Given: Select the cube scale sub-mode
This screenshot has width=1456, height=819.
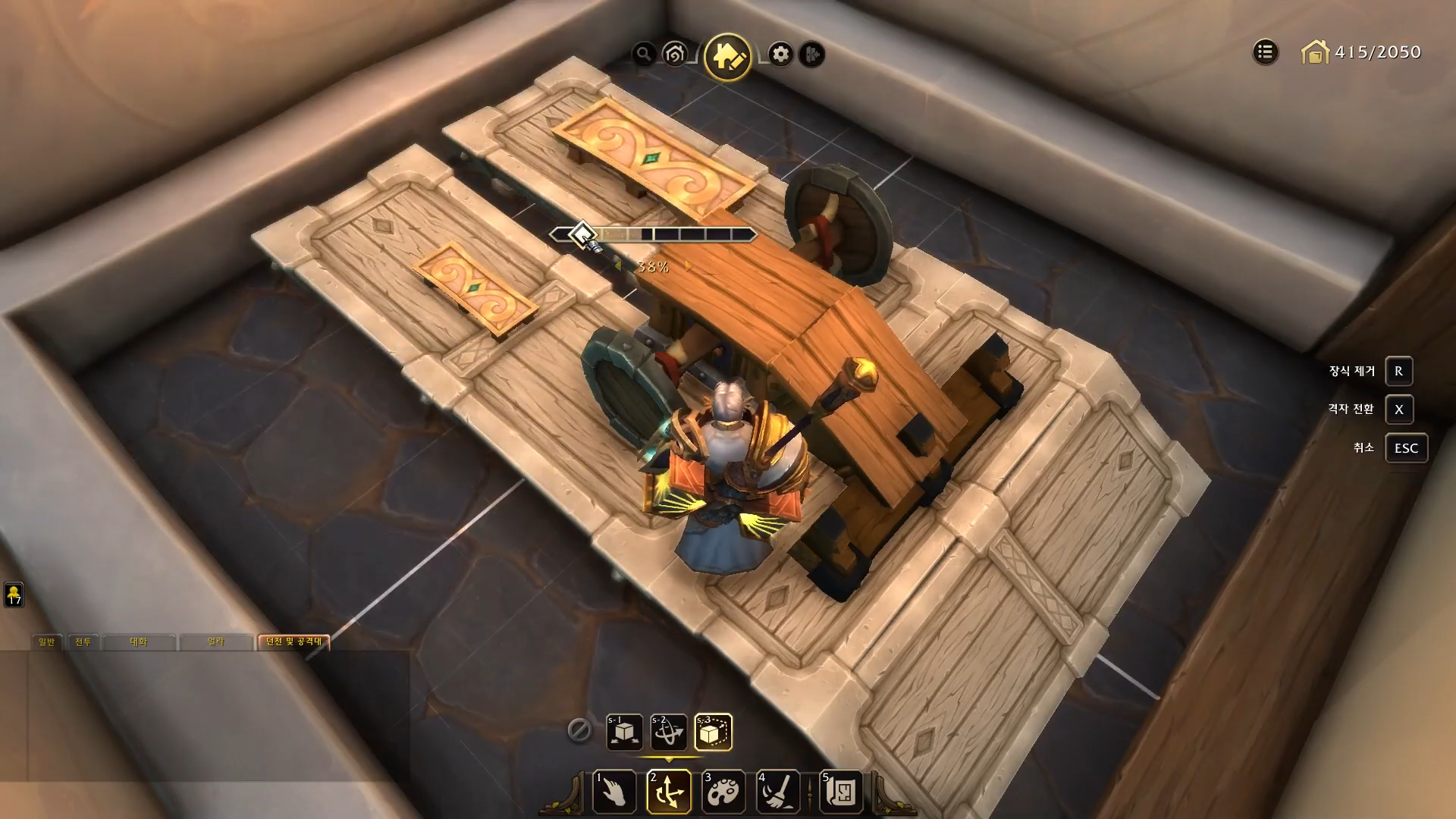Looking at the screenshot, I should [713, 732].
